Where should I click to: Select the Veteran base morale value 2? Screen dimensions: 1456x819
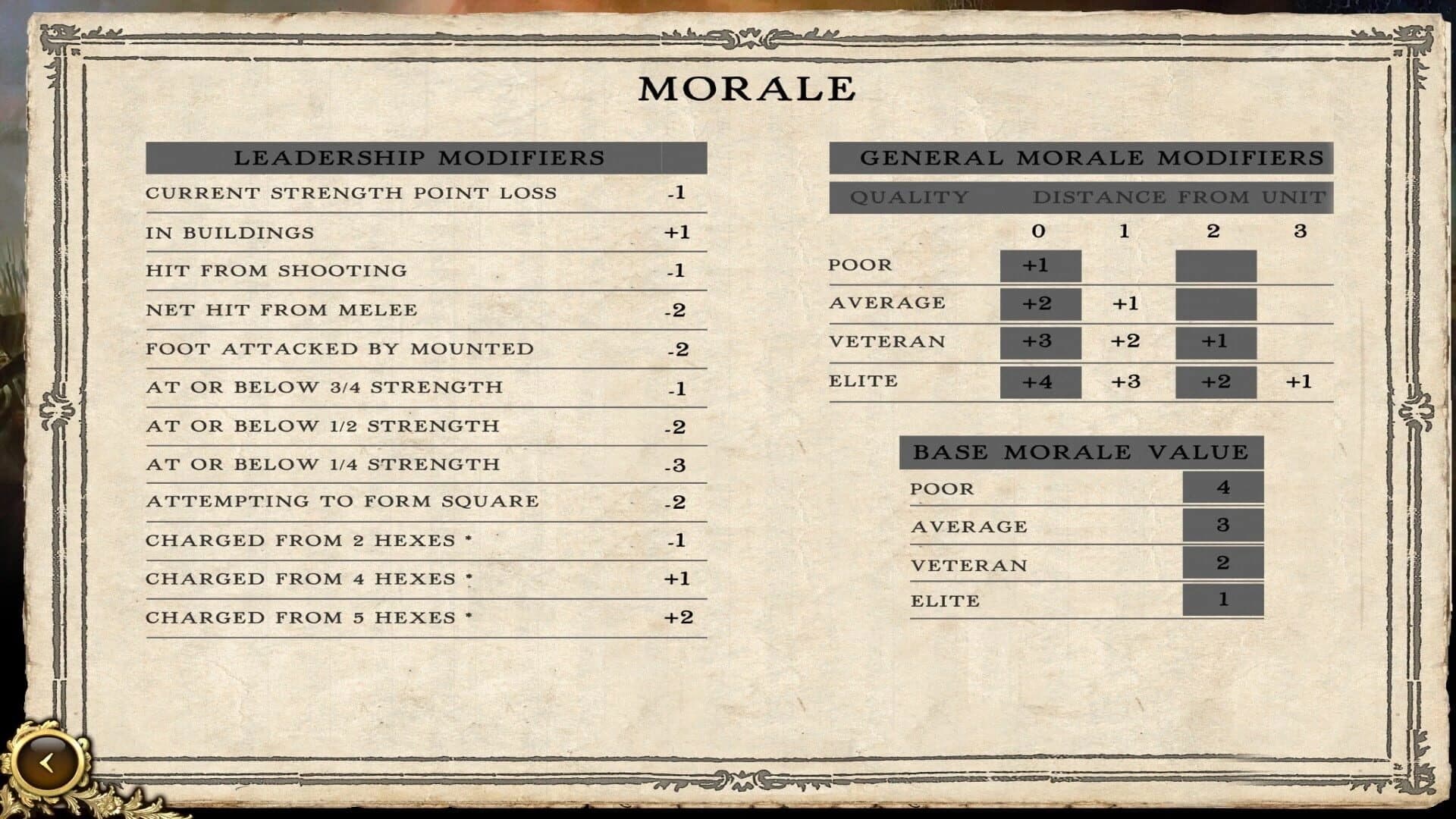point(1223,563)
